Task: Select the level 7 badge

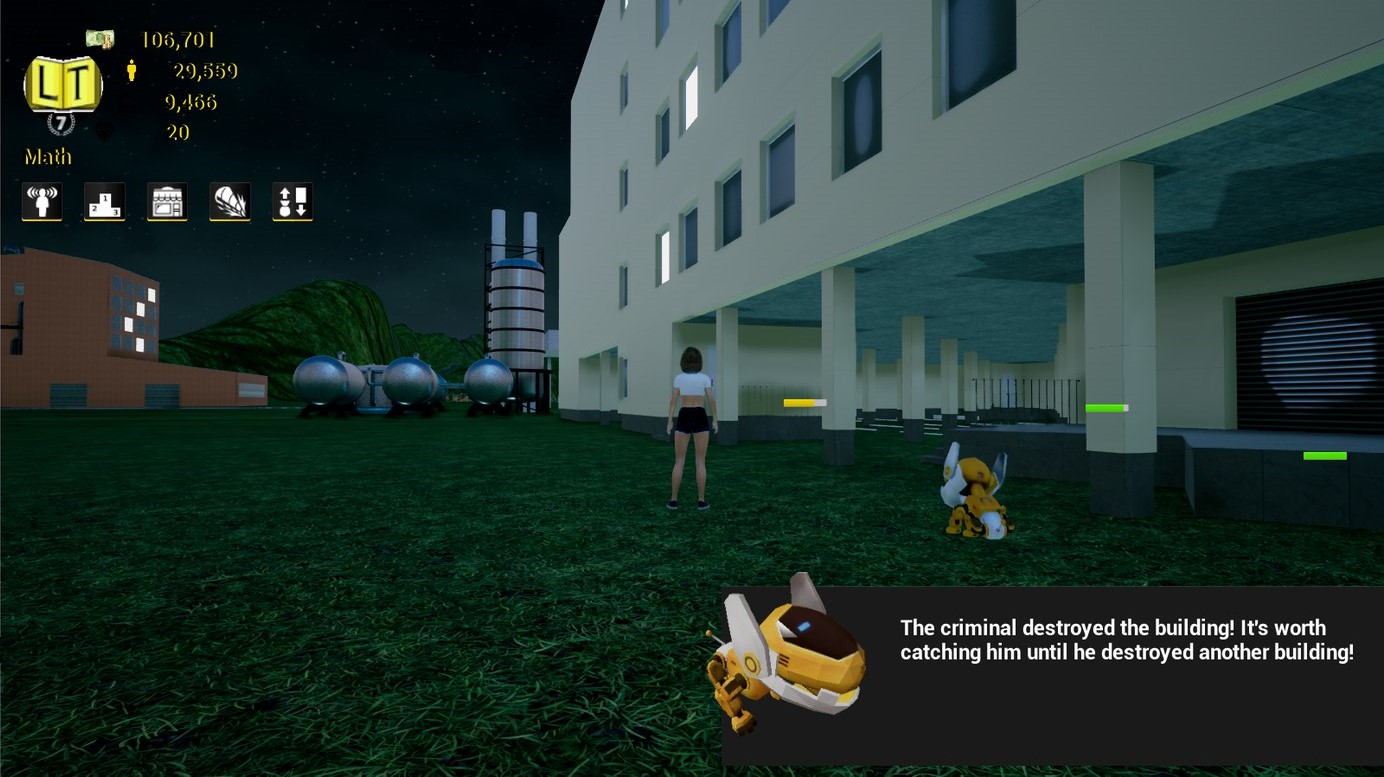Action: tap(62, 121)
